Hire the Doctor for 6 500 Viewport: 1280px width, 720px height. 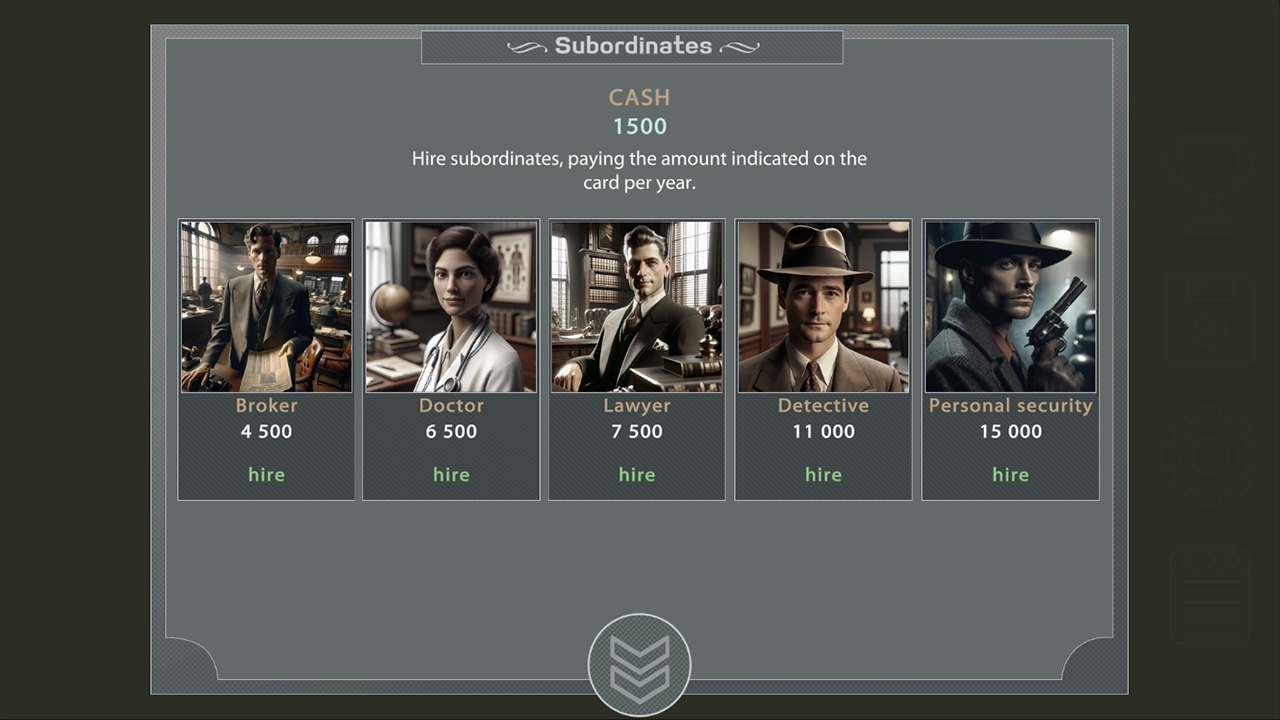tap(451, 474)
